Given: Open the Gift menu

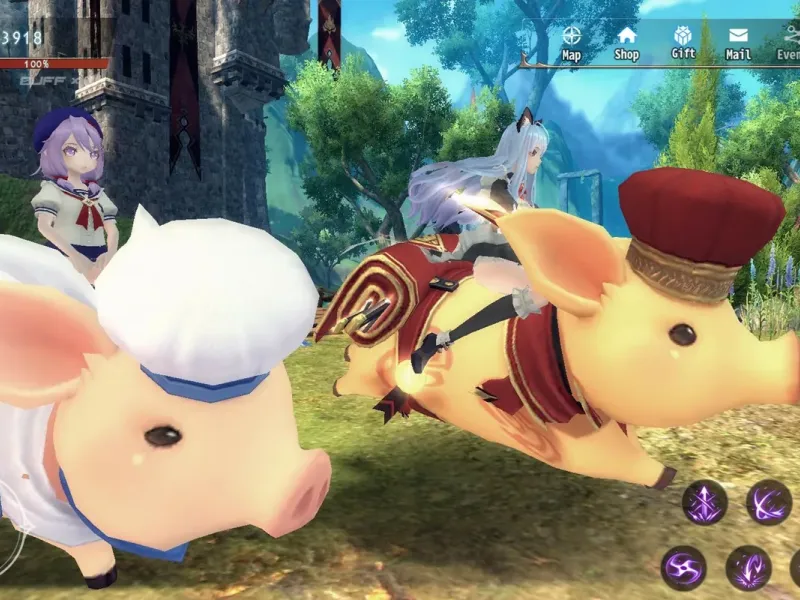Looking at the screenshot, I should 683,41.
